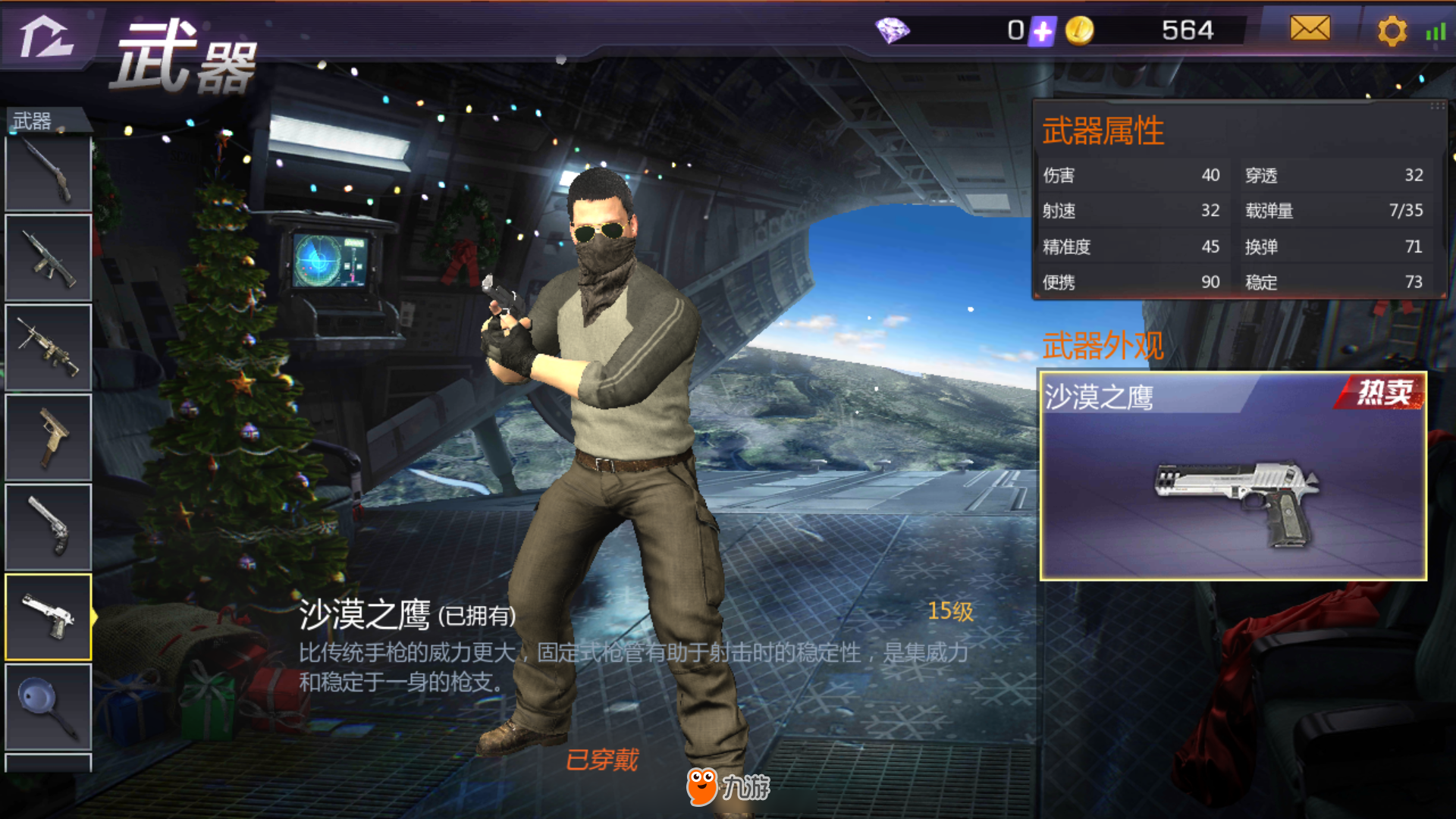Select the revolver weapon slot
This screenshot has height=819, width=1456.
coord(49,527)
